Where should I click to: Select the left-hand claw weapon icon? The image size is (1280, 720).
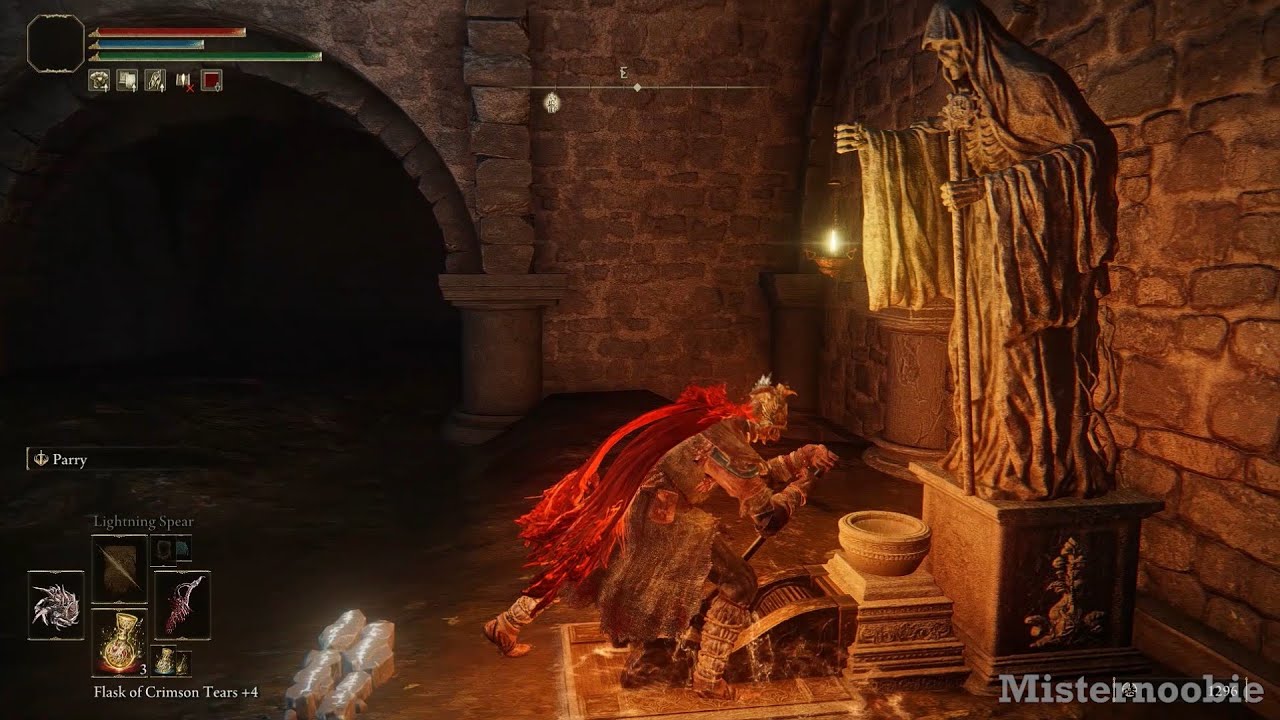[x=56, y=604]
